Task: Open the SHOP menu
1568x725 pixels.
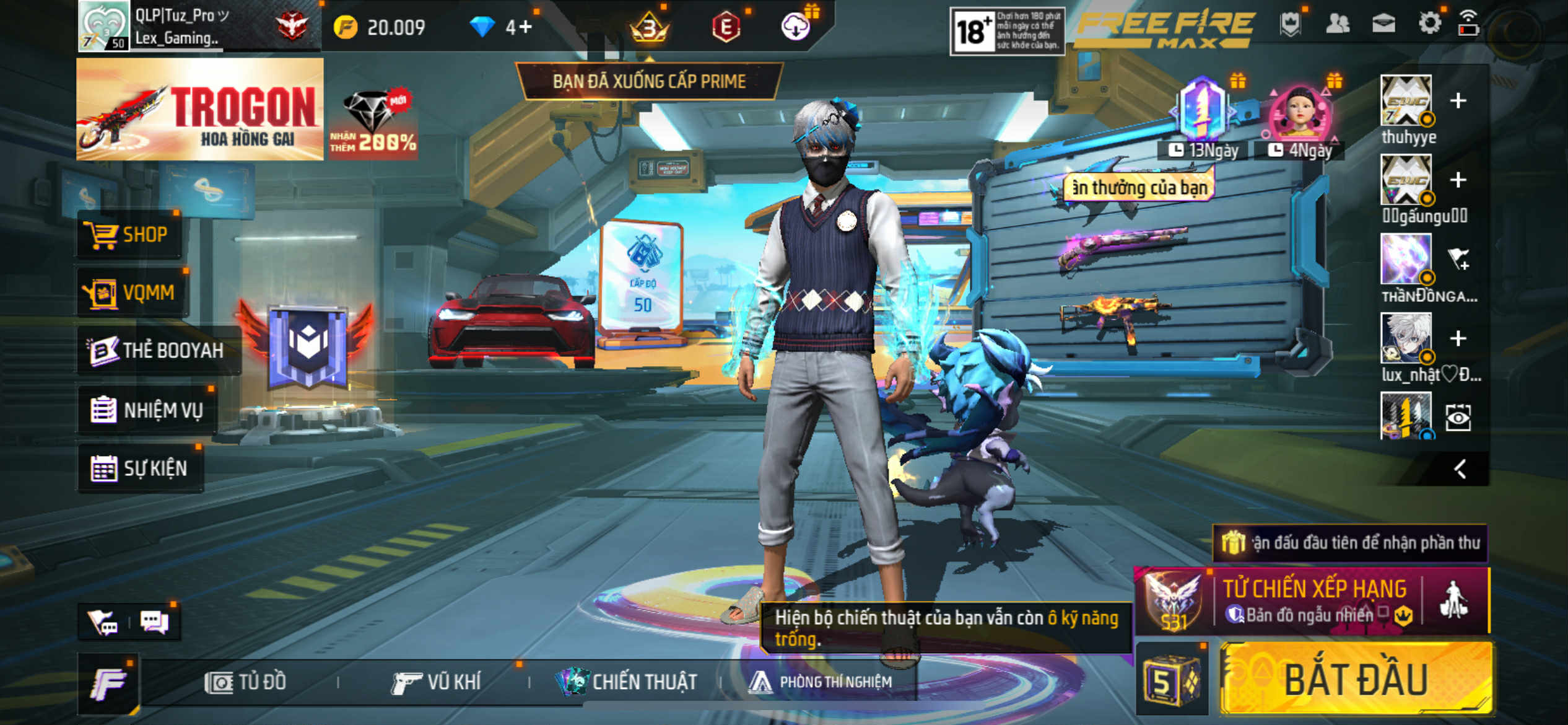Action: pyautogui.click(x=129, y=235)
